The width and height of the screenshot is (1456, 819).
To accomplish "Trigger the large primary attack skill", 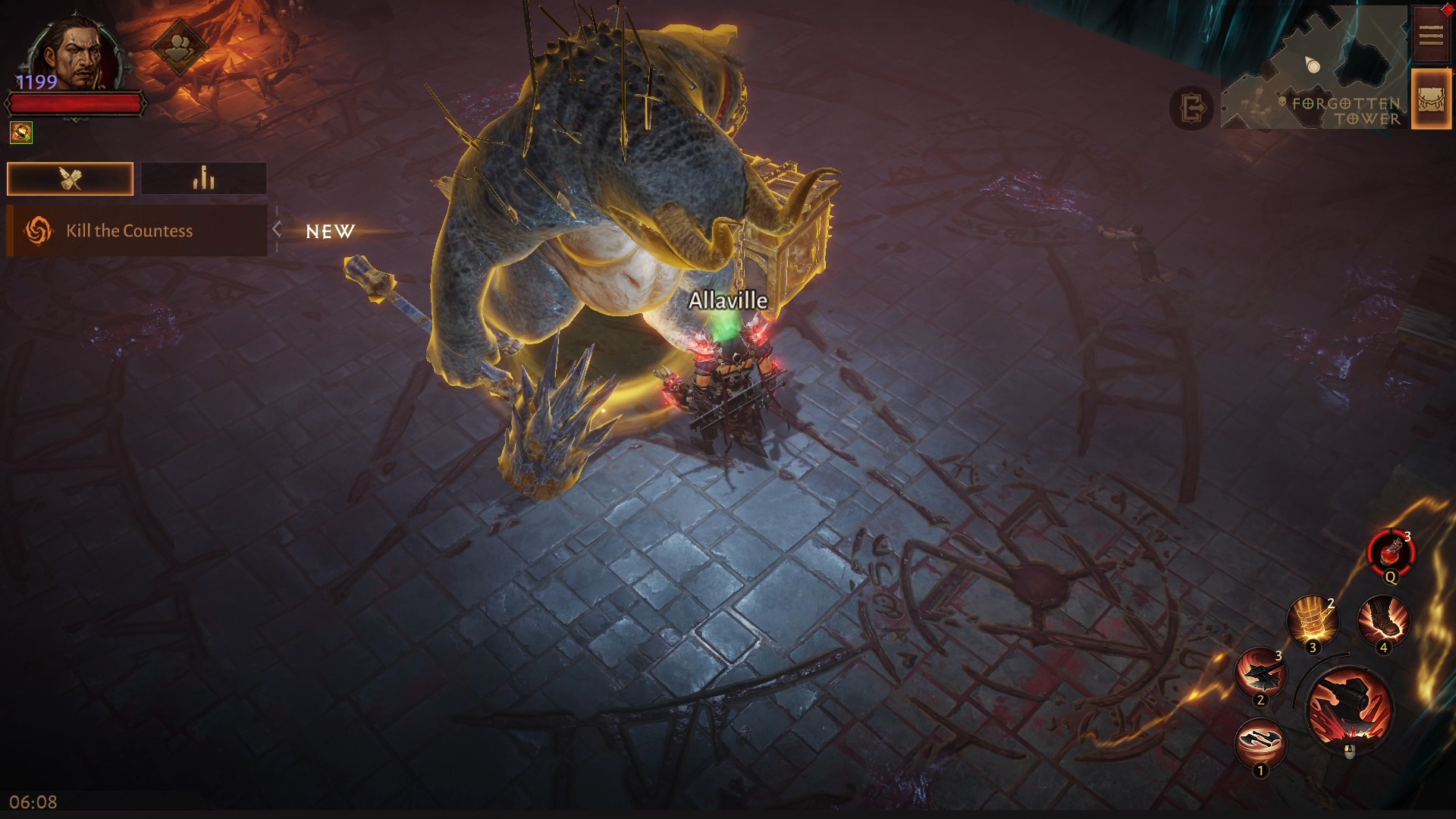I will tap(1349, 708).
